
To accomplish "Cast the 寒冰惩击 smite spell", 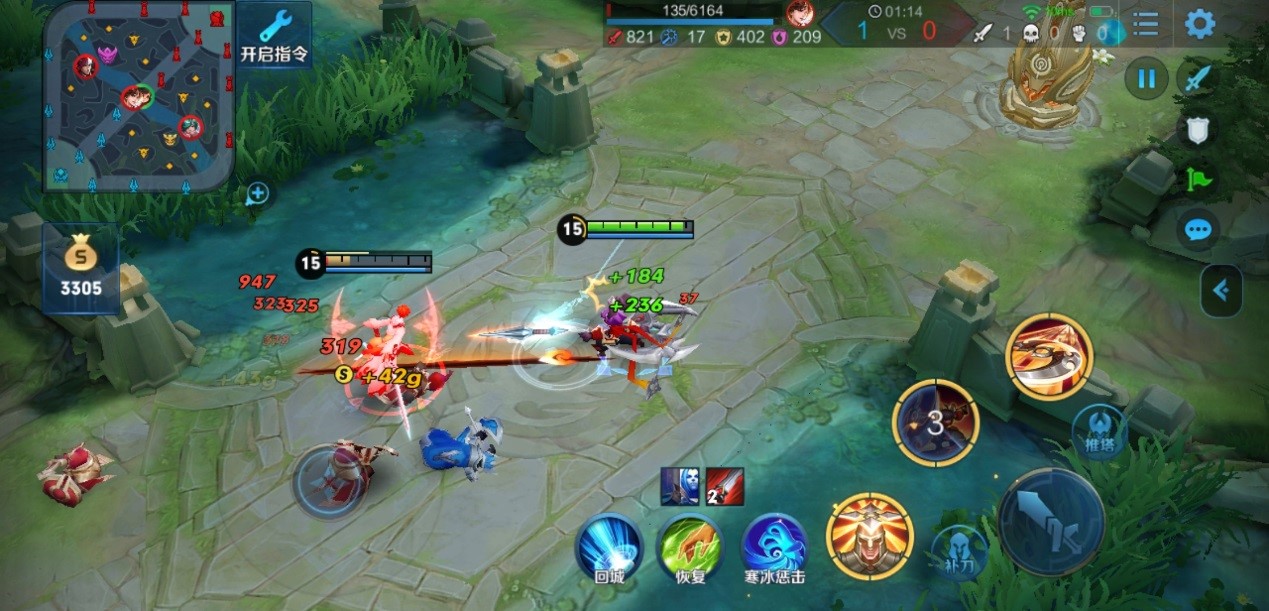I will [775, 546].
